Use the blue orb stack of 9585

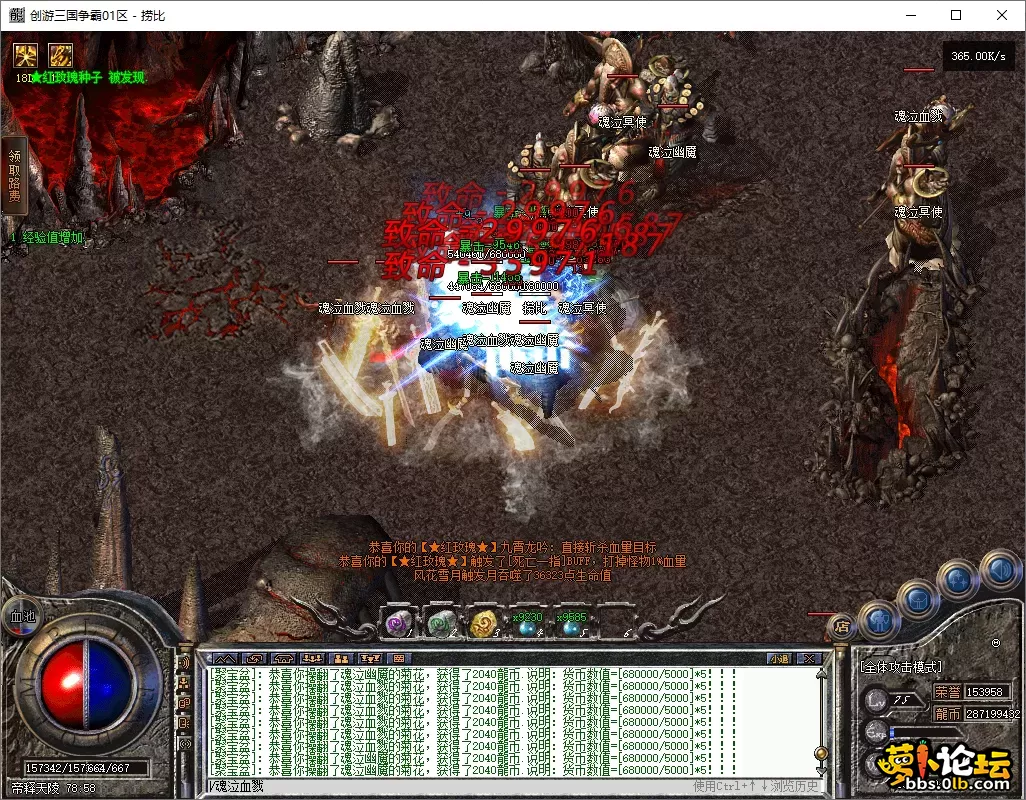pyautogui.click(x=570, y=626)
